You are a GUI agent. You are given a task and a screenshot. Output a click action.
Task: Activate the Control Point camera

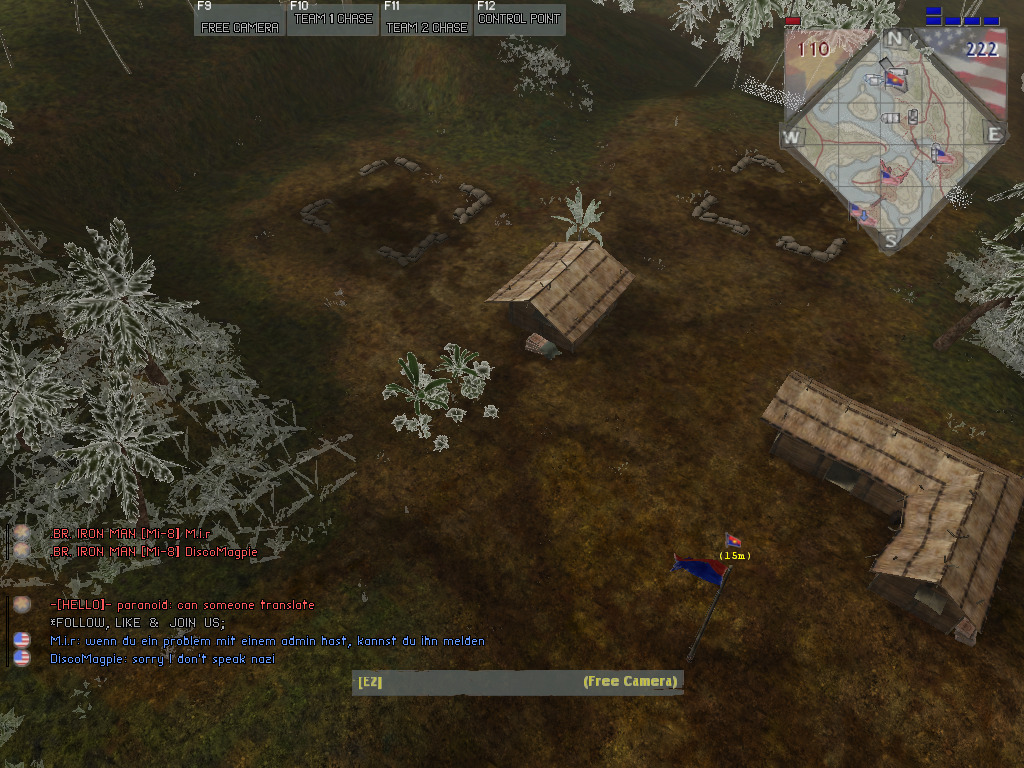[x=519, y=20]
